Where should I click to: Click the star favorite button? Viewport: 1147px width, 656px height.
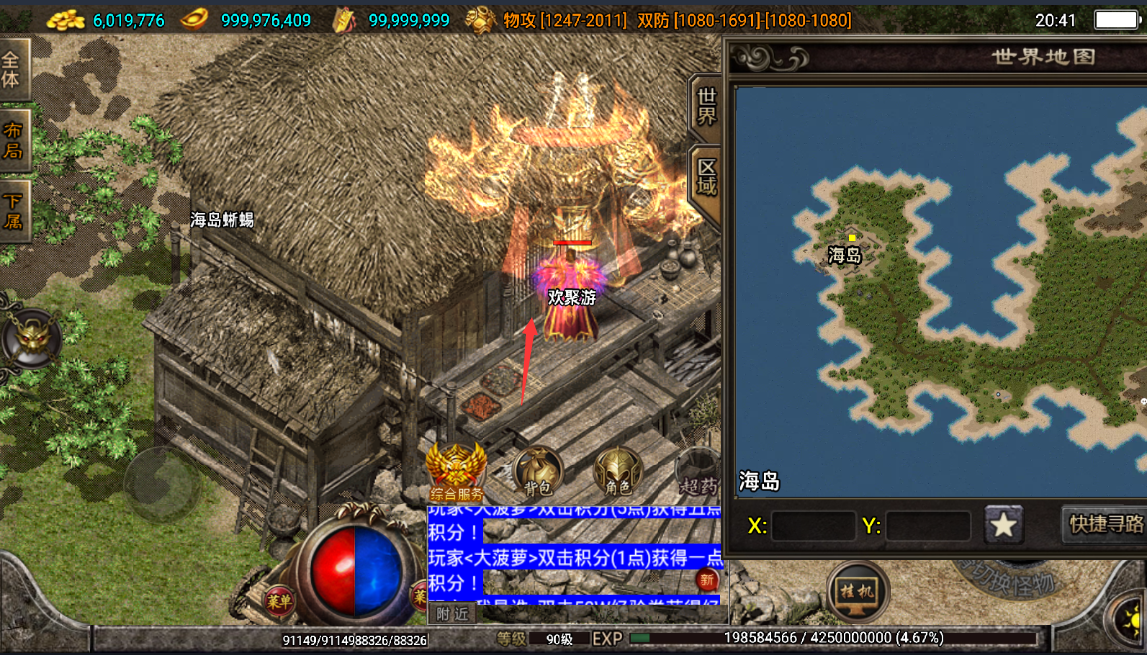tap(1003, 524)
